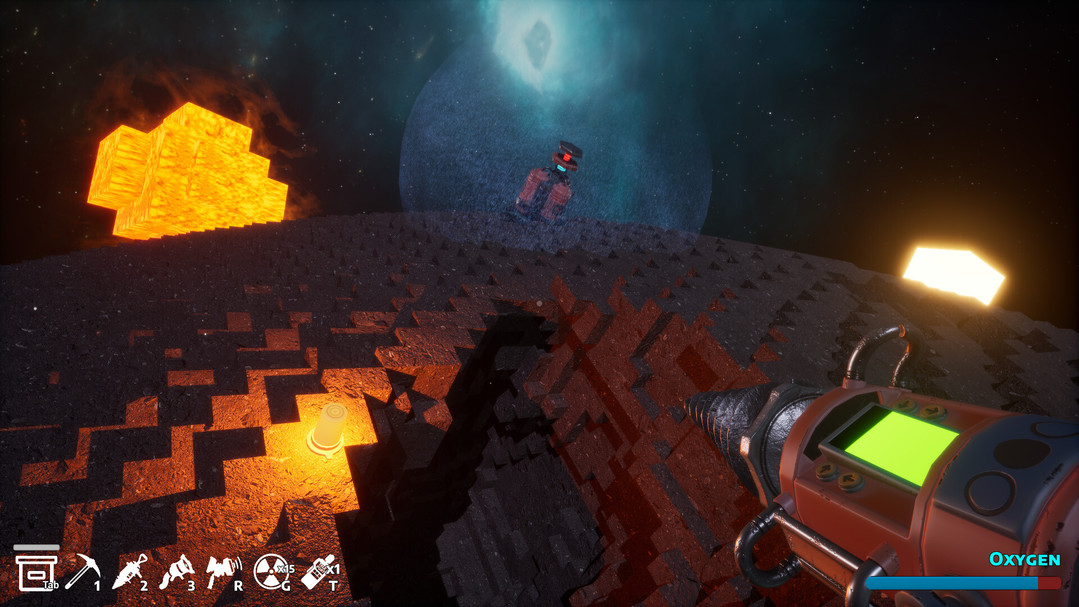
Task: Select the pickaxe tool
Action: click(x=81, y=571)
